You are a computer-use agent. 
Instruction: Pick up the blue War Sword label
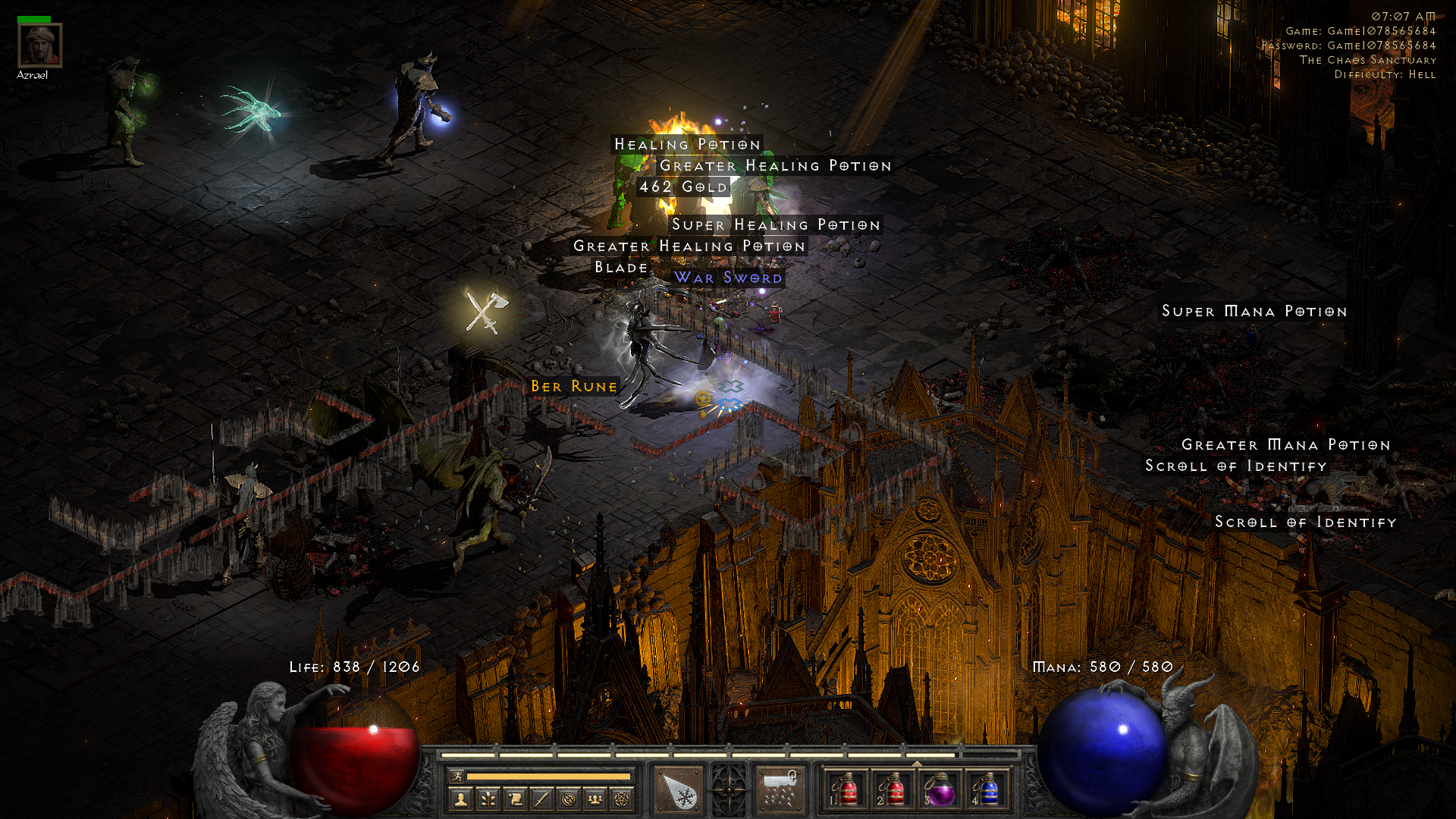728,278
